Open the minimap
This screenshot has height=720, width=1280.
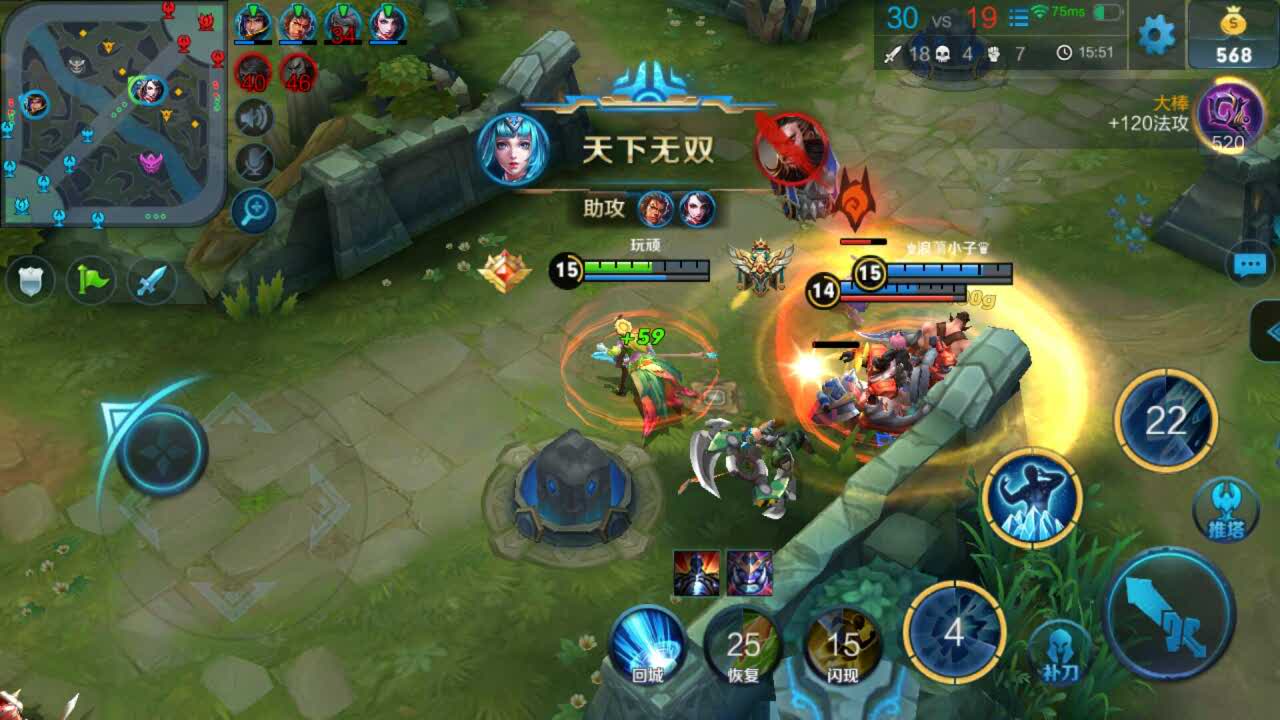coord(112,112)
